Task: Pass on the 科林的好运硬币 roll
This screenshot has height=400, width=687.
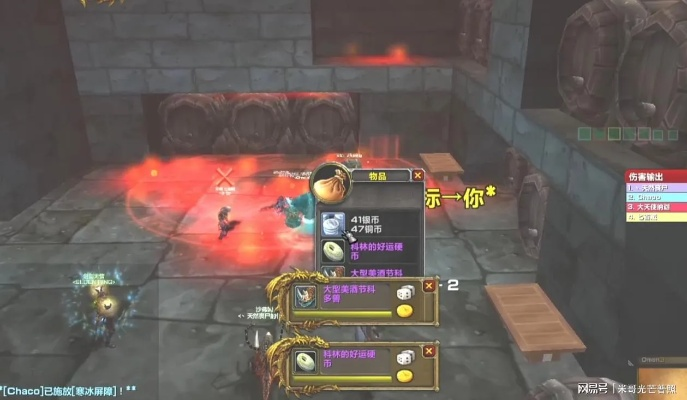Action: (x=429, y=350)
